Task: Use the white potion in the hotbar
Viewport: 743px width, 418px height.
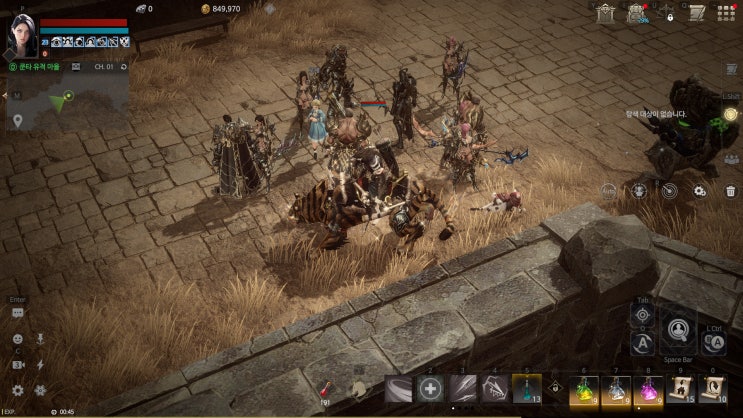Action: click(616, 390)
